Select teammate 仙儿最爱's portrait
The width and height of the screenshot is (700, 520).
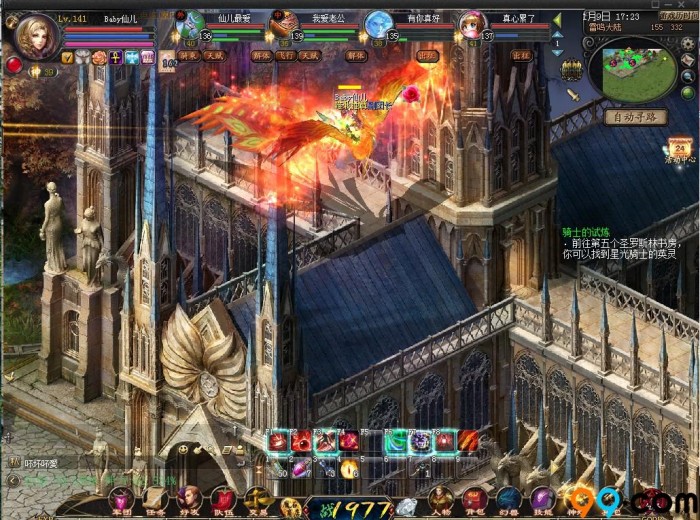190,24
